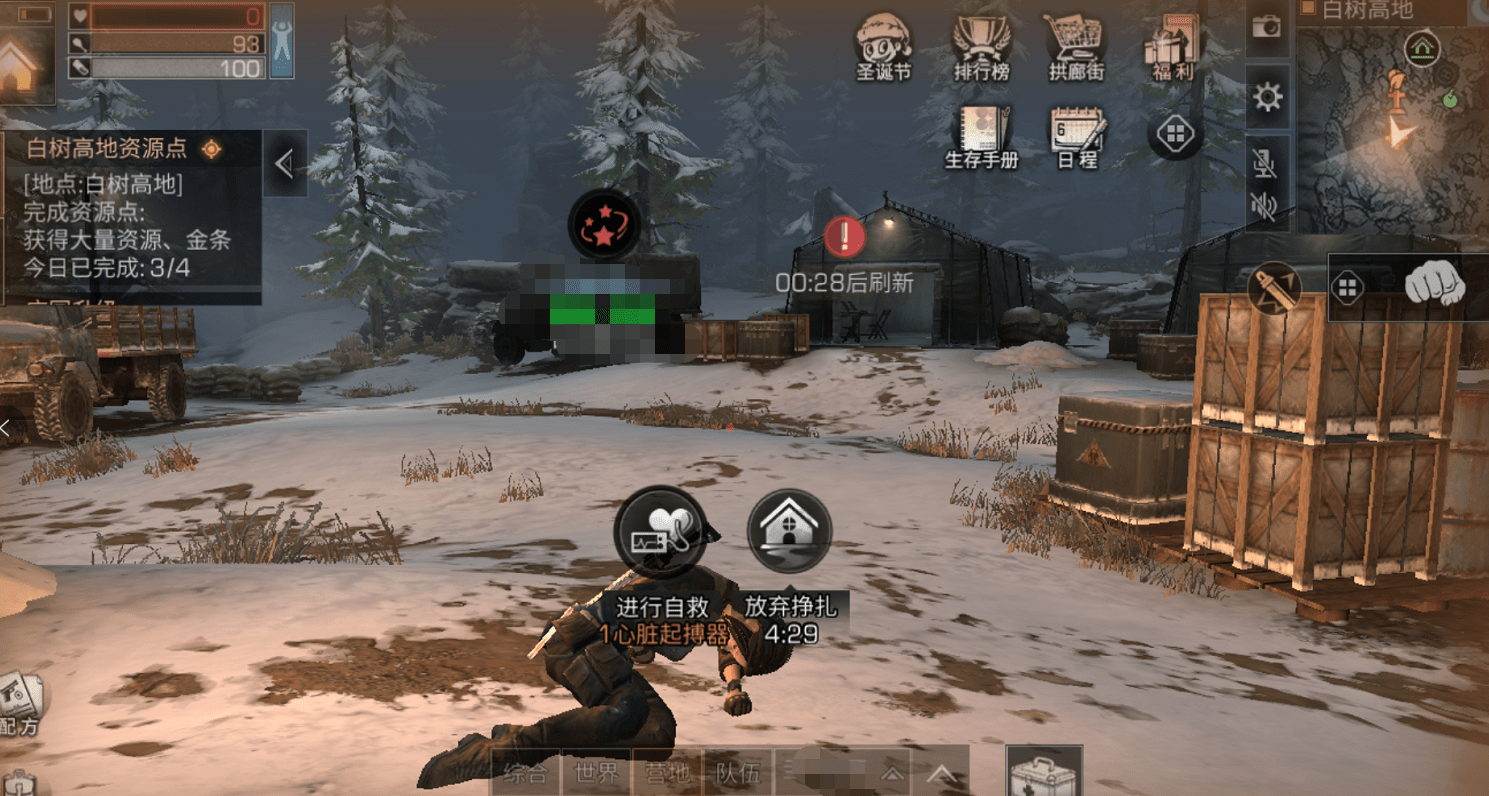Switch to the 世界 chat tab
Viewport: 1489px width, 796px height.
pyautogui.click(x=598, y=772)
